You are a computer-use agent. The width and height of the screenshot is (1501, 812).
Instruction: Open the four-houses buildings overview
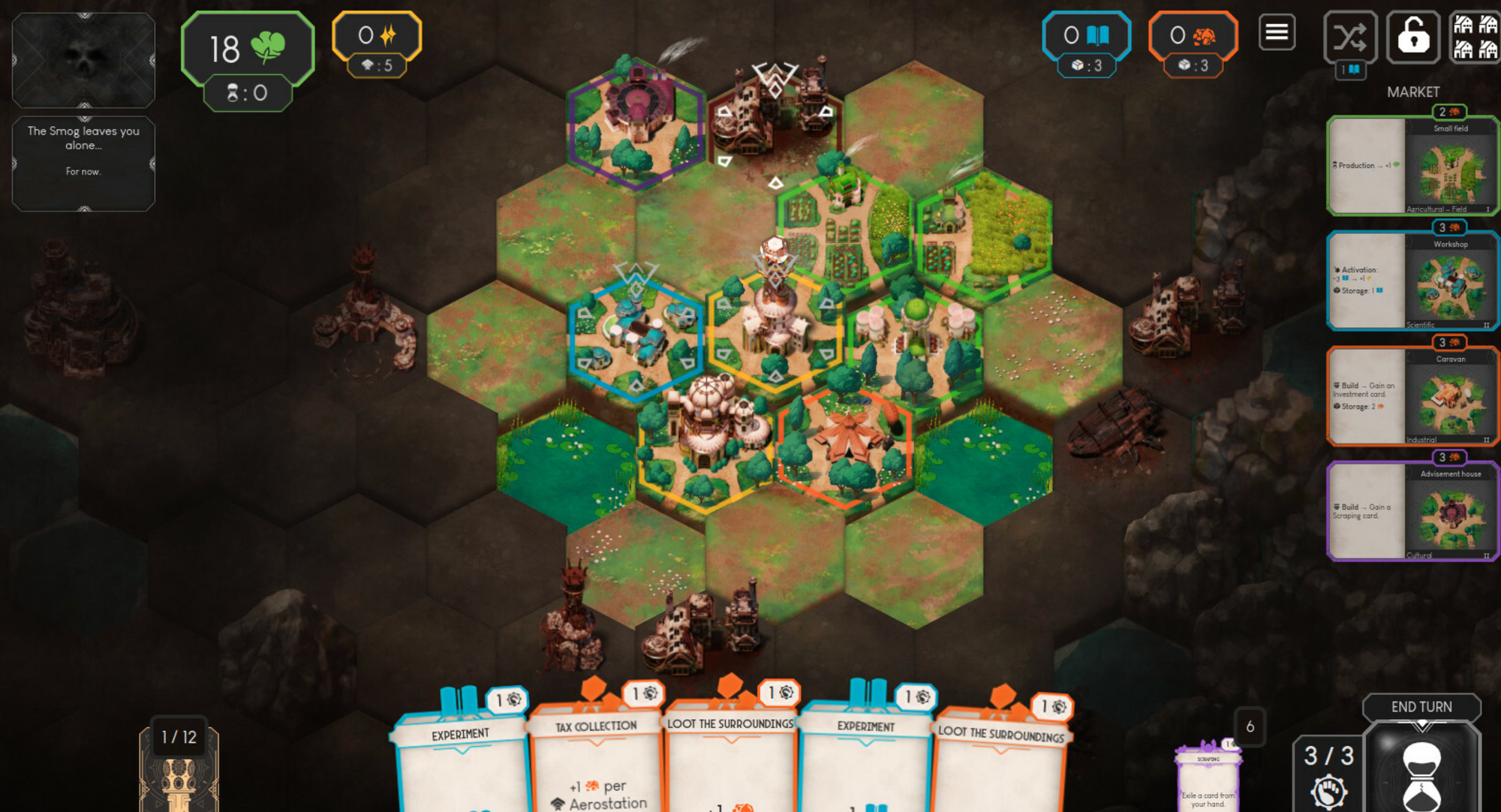[x=1475, y=36]
